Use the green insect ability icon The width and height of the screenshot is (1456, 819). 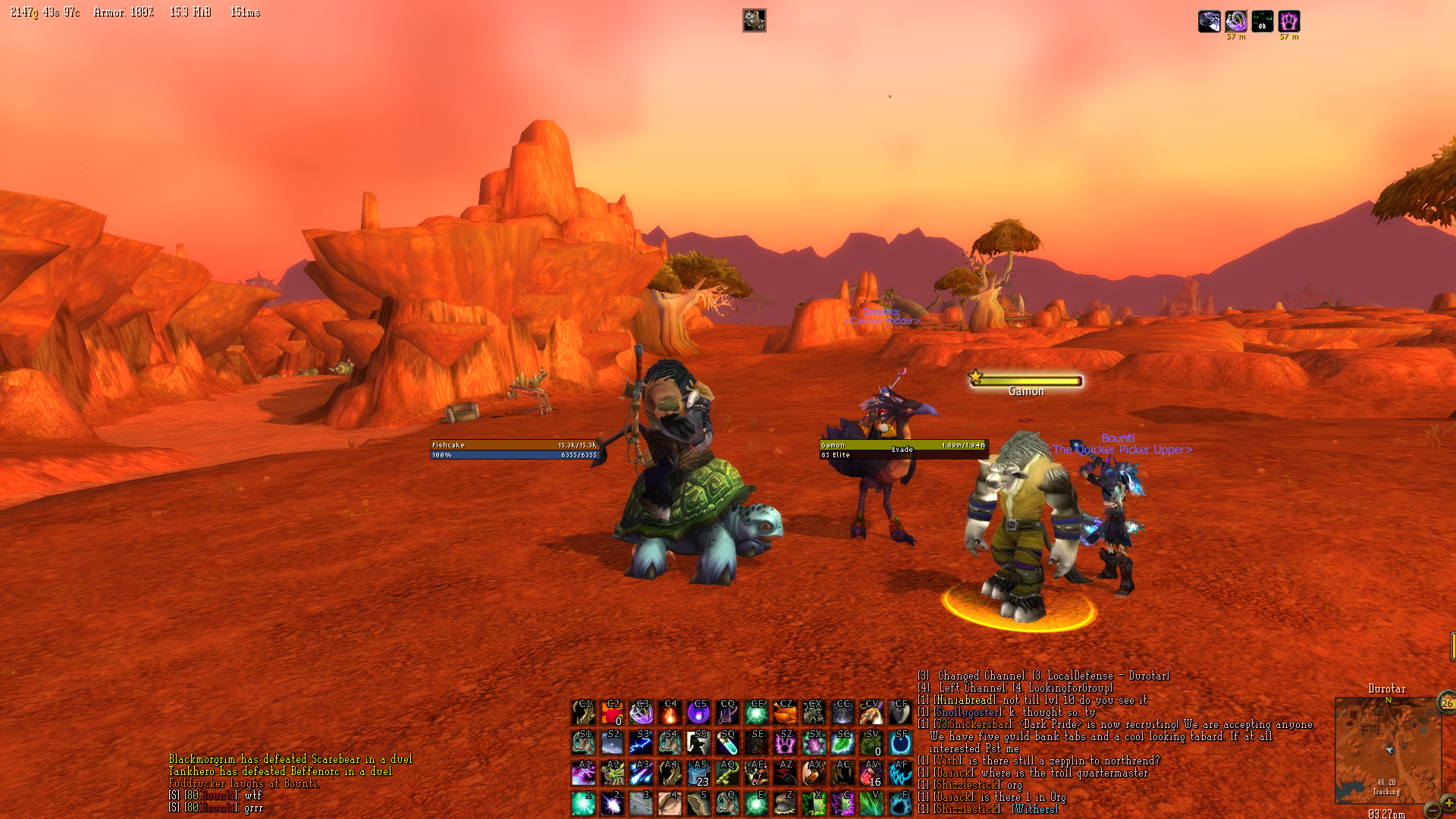[x=612, y=773]
